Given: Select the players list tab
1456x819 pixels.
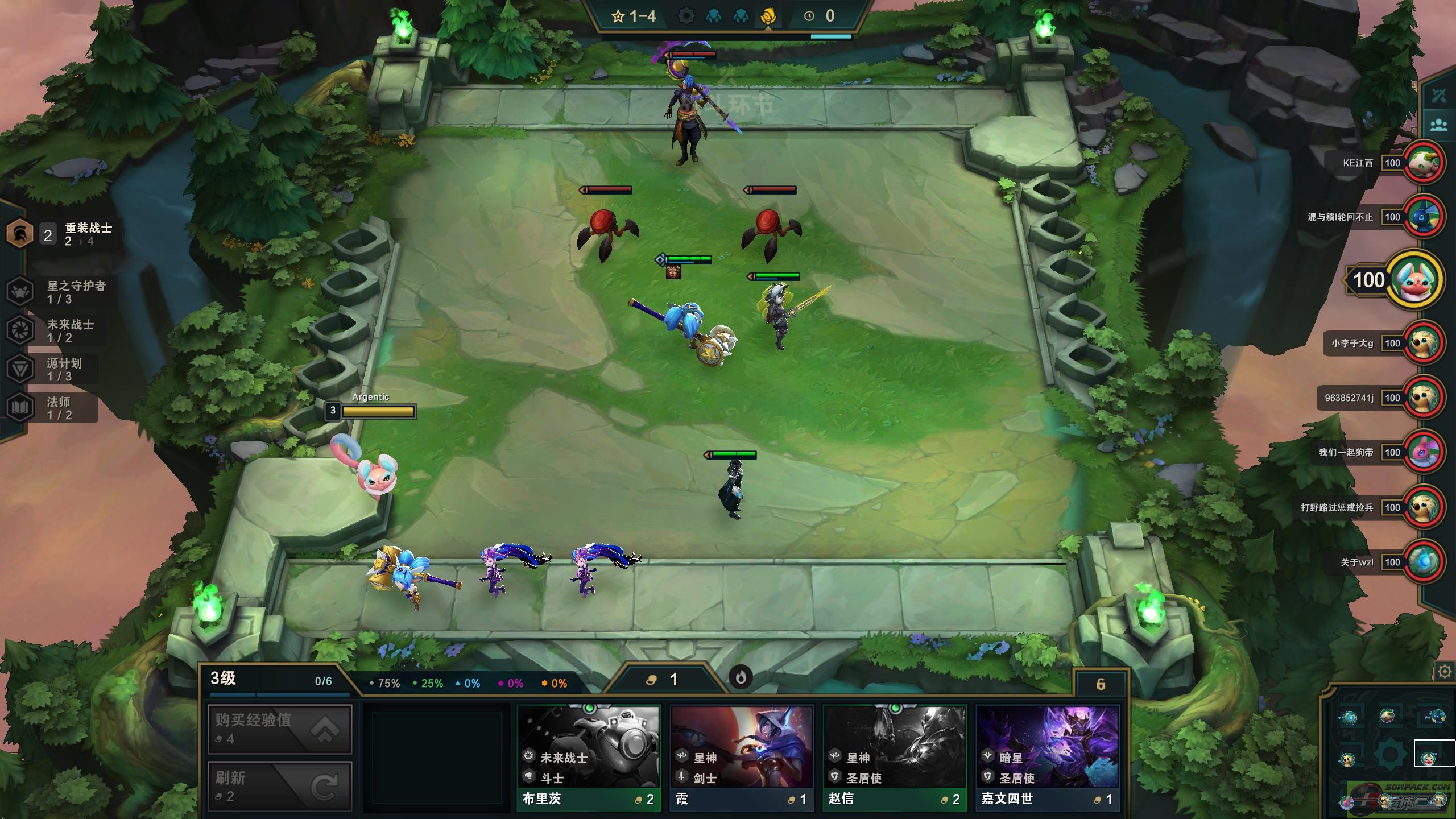Looking at the screenshot, I should (1439, 125).
